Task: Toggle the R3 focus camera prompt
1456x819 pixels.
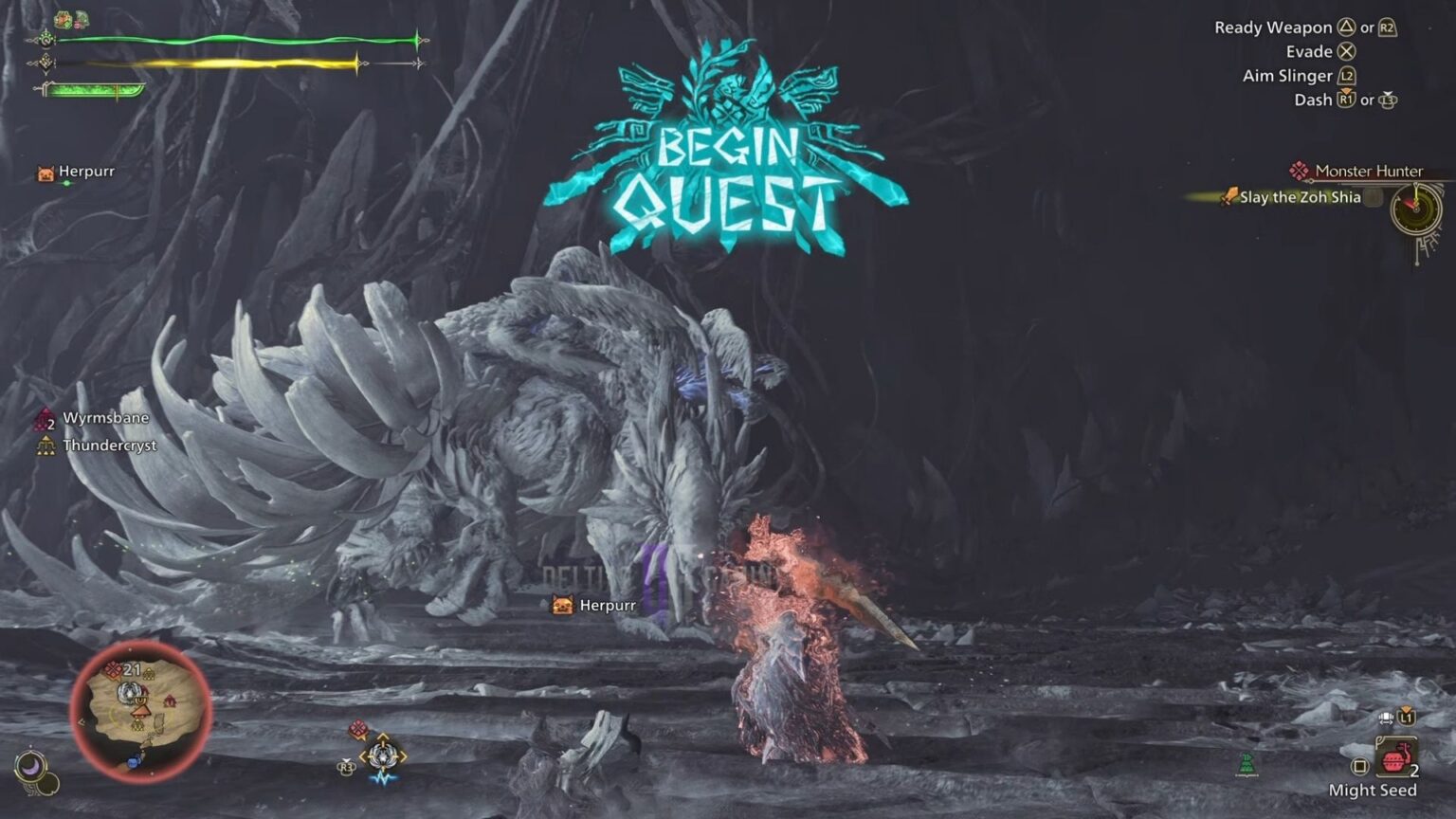Action: click(x=347, y=768)
